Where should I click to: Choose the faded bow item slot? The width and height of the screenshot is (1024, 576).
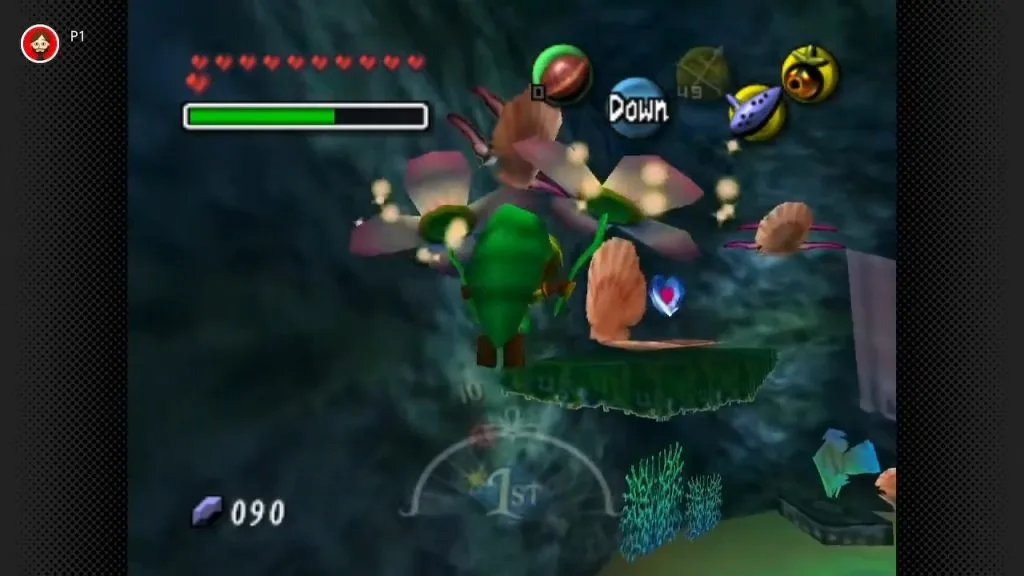(702, 74)
